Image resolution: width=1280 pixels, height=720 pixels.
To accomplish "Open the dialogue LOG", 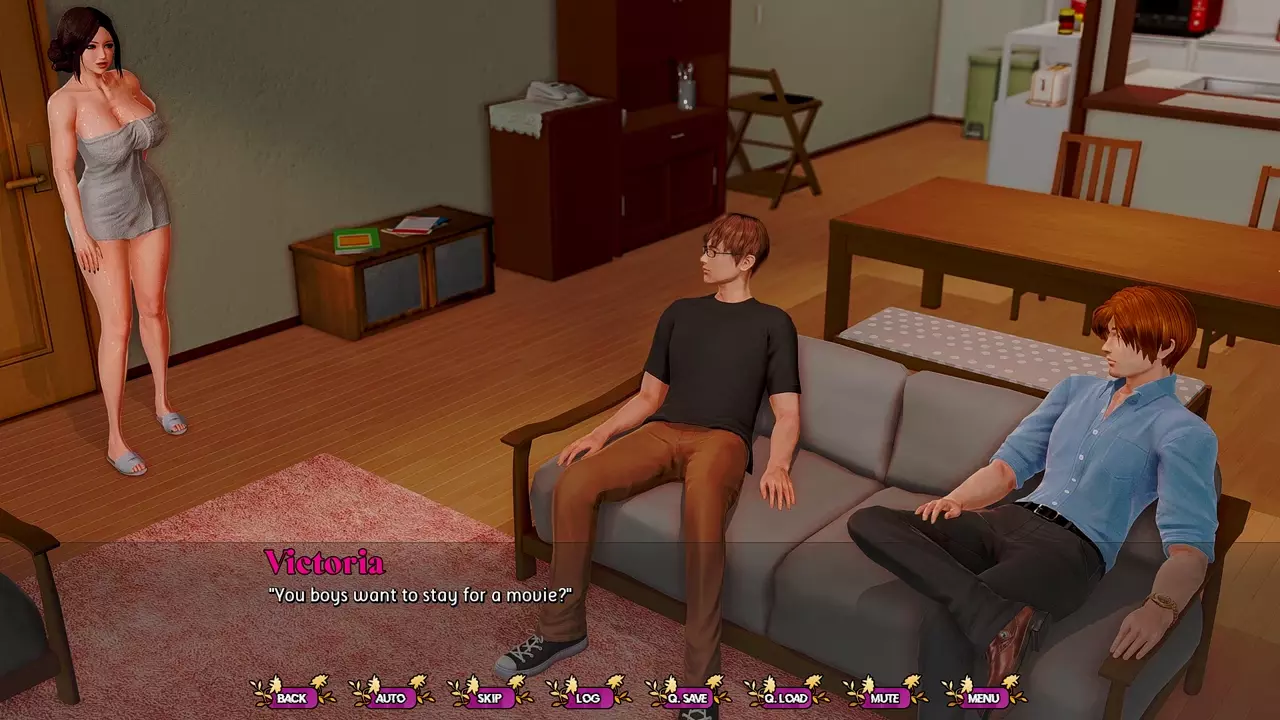I will coord(588,697).
